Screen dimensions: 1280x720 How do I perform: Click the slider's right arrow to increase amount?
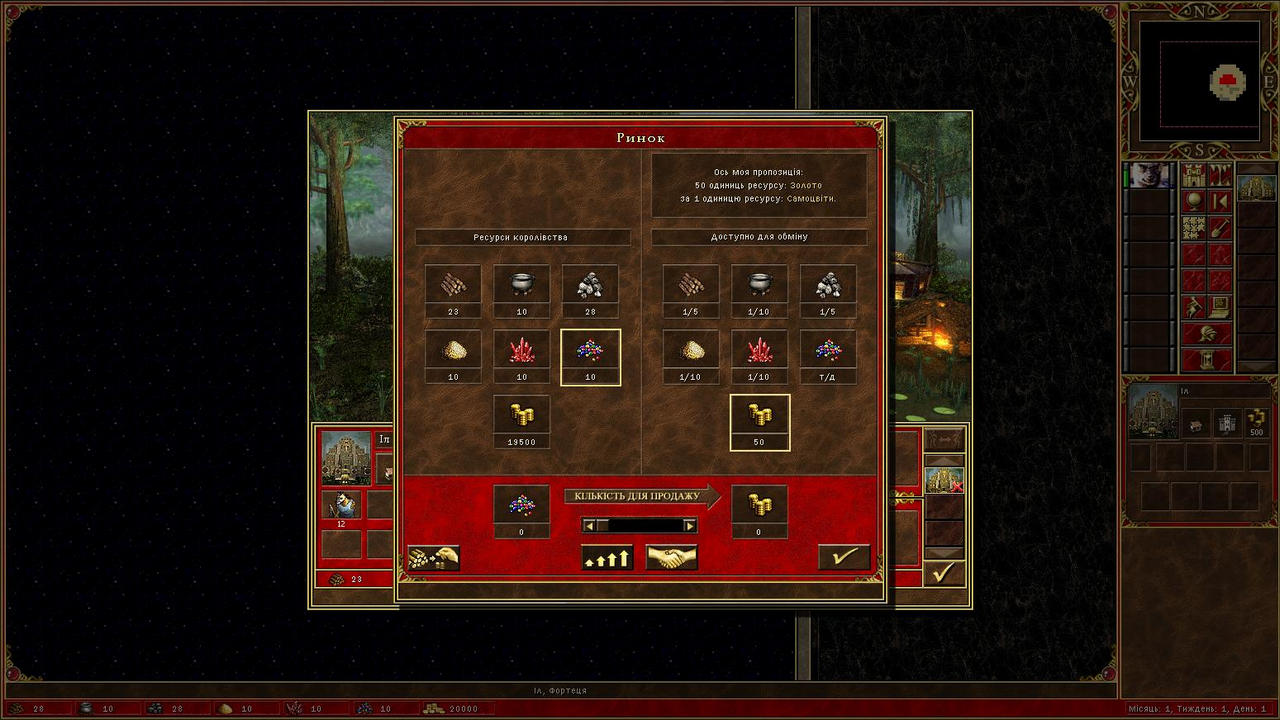click(x=690, y=523)
